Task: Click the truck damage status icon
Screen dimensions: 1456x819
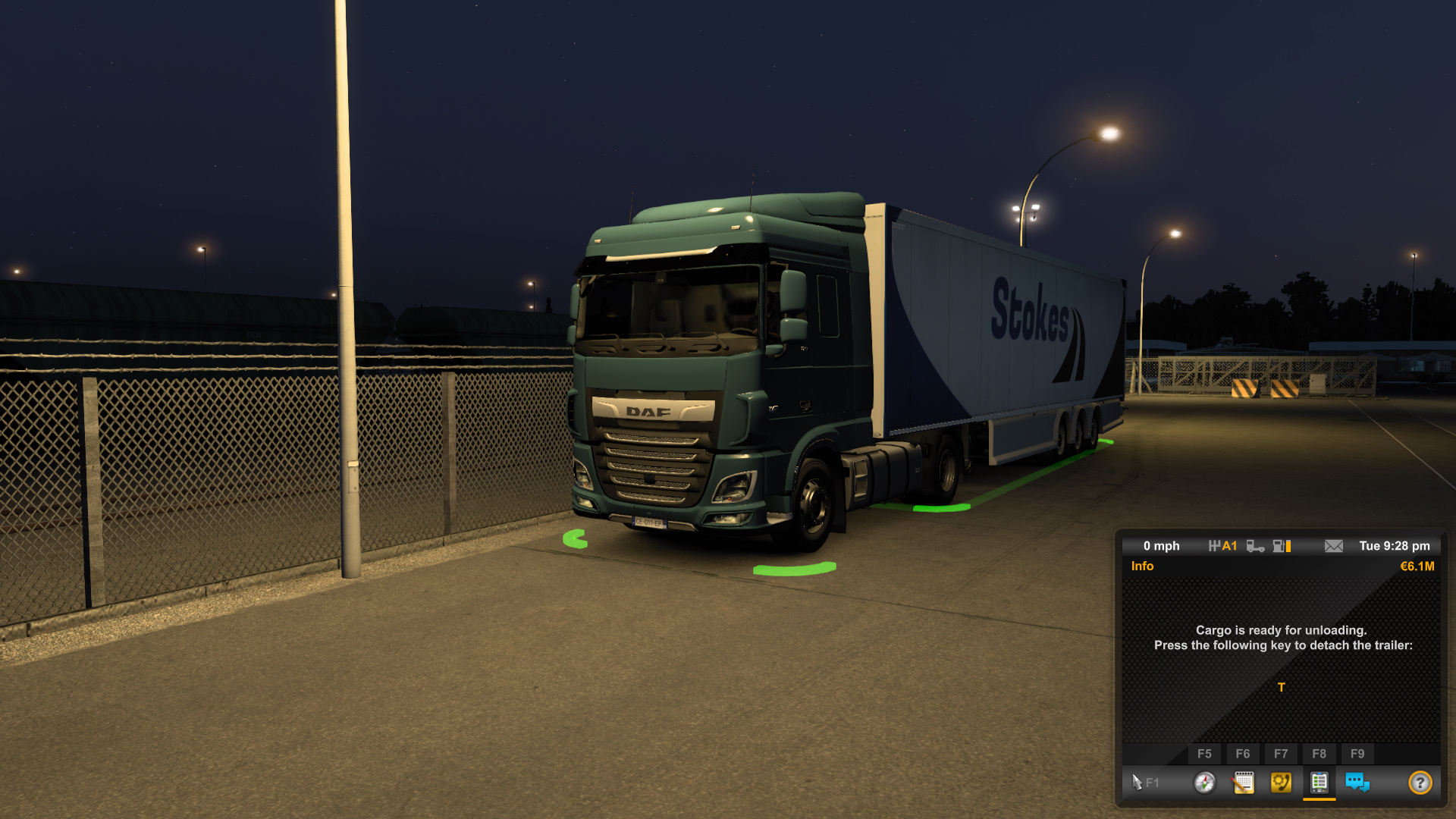Action: click(1255, 546)
